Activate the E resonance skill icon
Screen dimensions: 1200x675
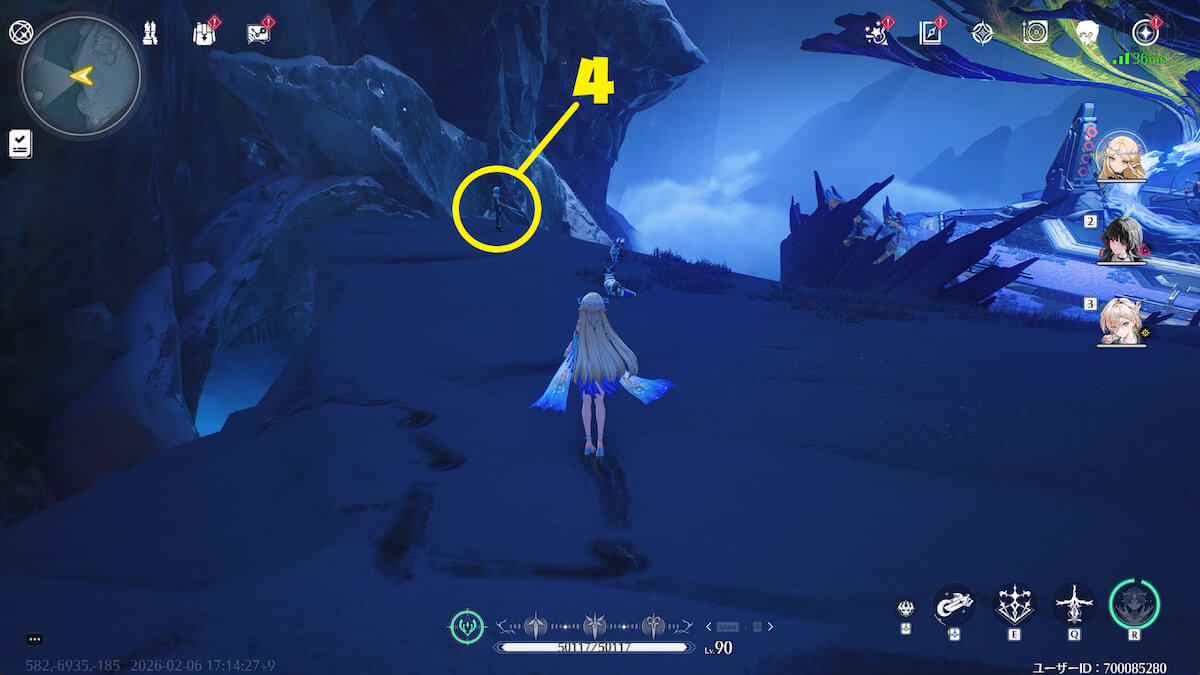click(x=1014, y=604)
